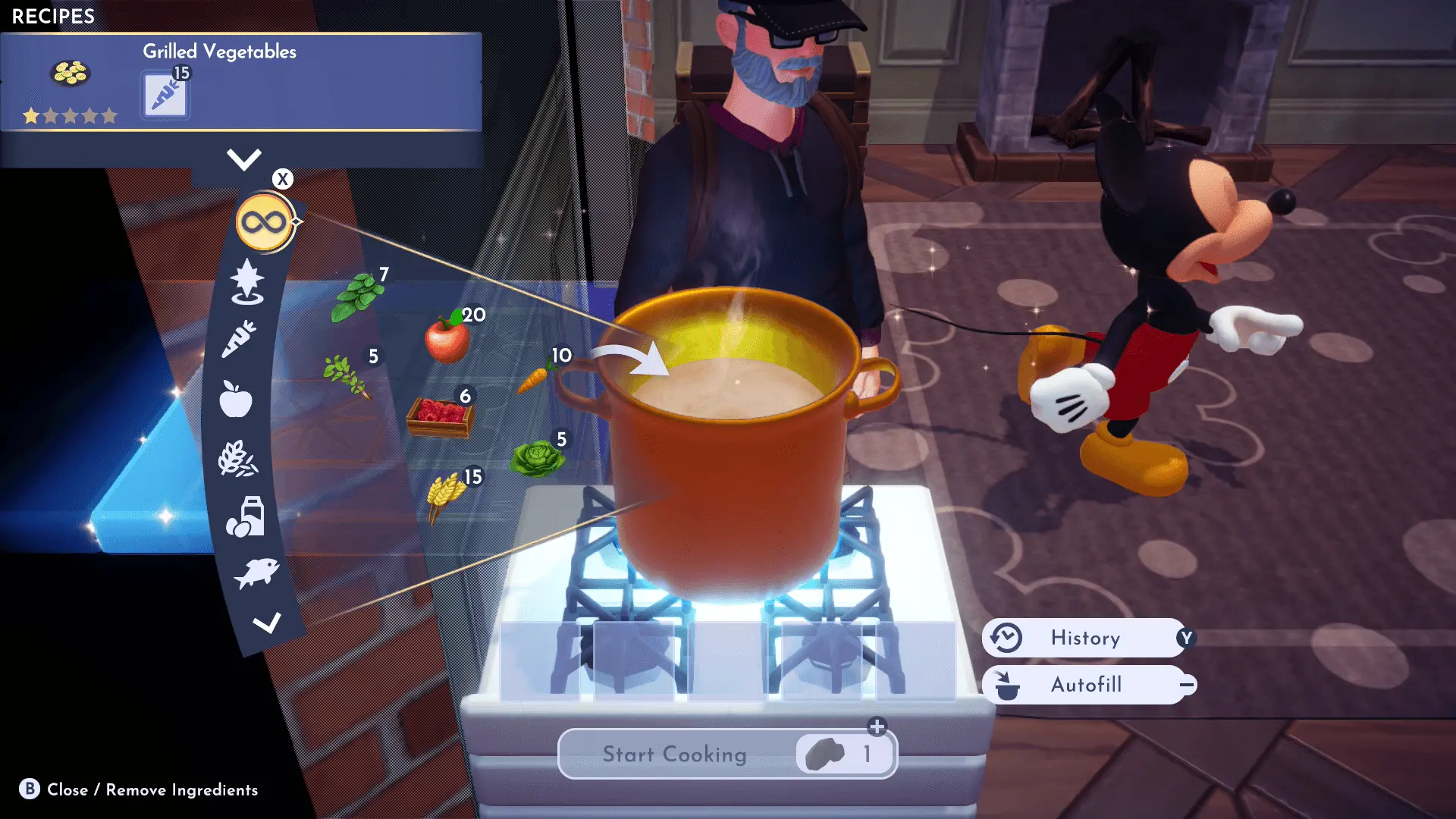The width and height of the screenshot is (1456, 819).
Task: Show more categories with the bottom chevron
Action: (x=266, y=623)
